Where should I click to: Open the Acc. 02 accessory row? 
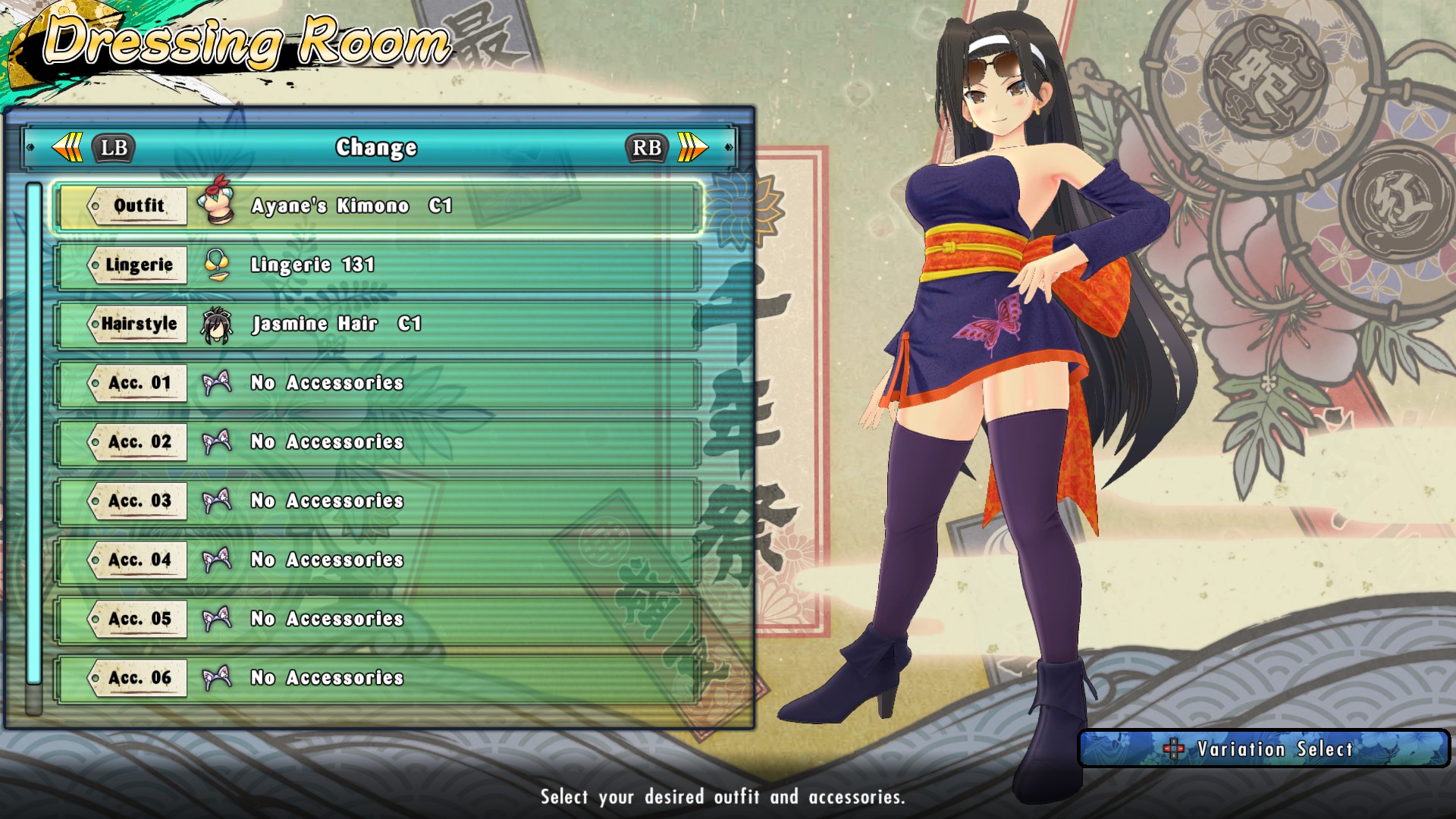[377, 442]
